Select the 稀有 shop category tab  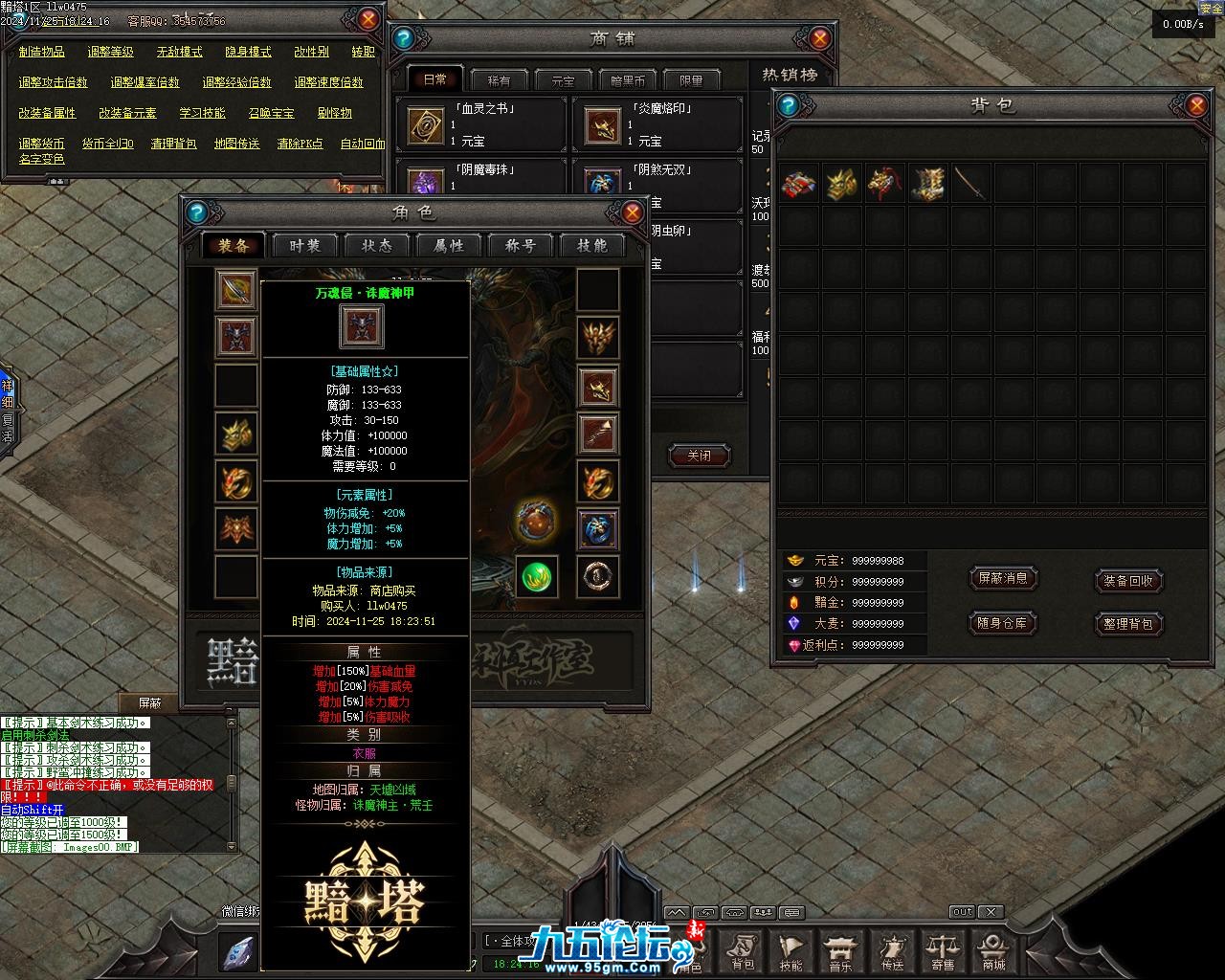[x=499, y=80]
